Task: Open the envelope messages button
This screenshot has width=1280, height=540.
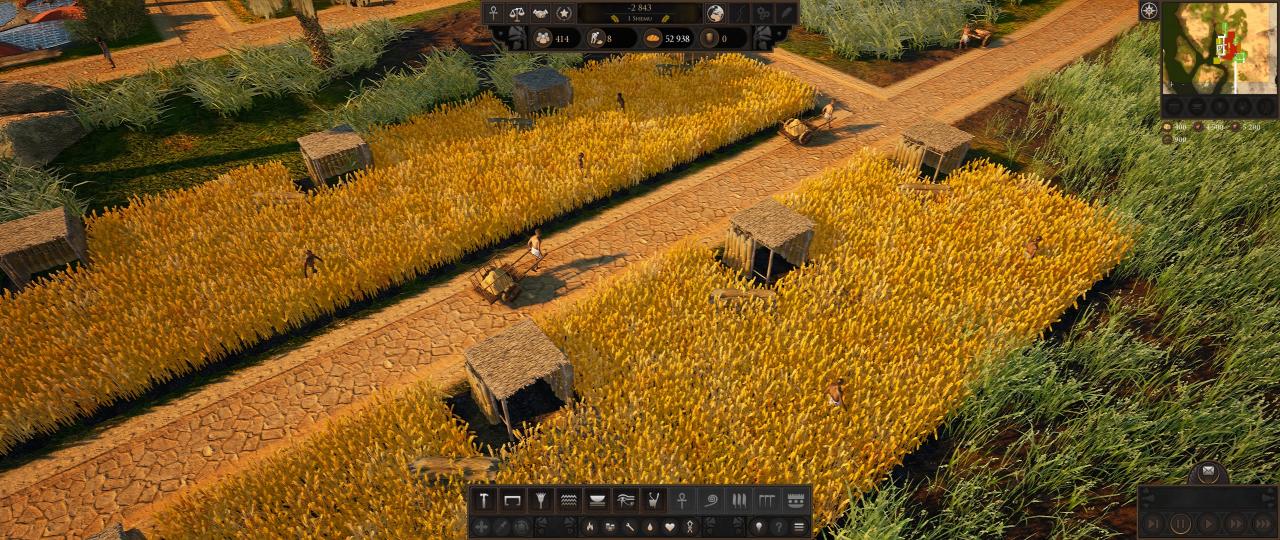Action: (1208, 471)
